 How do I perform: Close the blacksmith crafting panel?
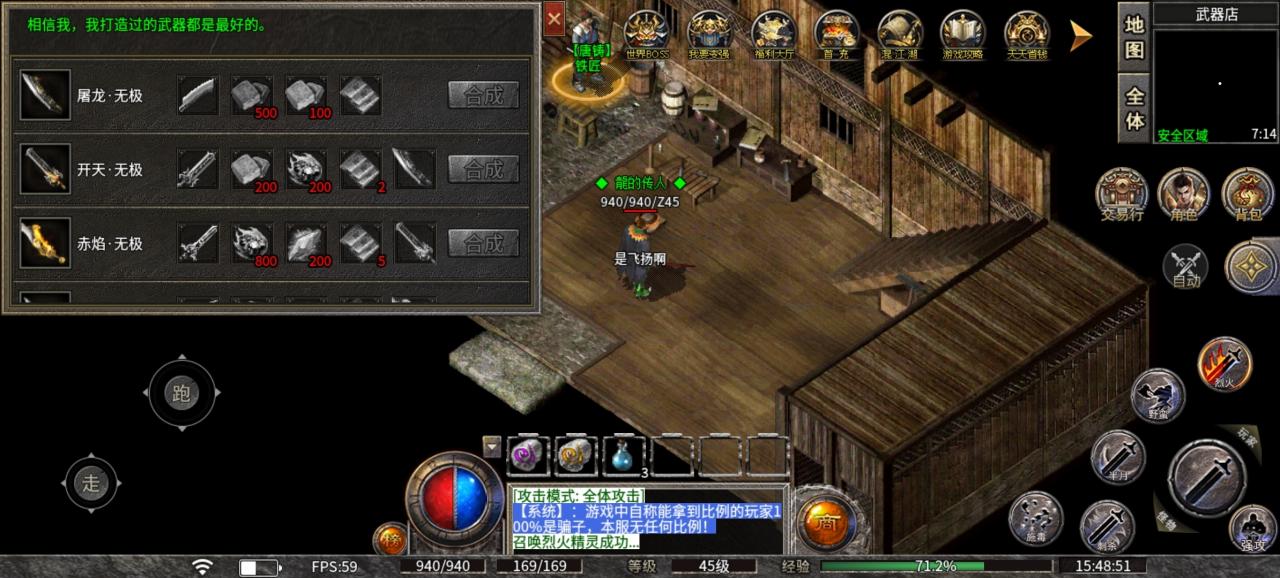554,18
